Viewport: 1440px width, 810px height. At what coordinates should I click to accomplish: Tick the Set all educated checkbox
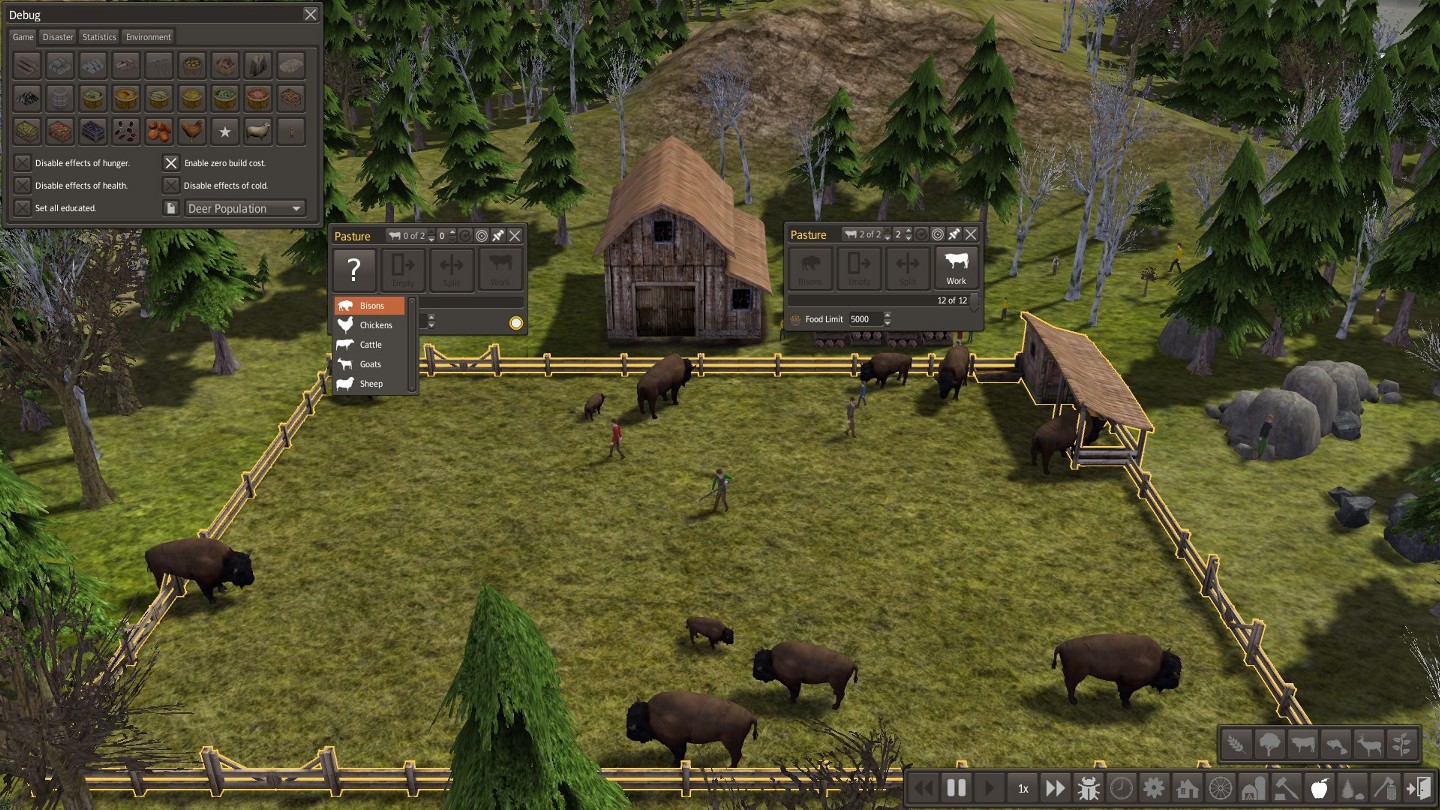[x=22, y=208]
